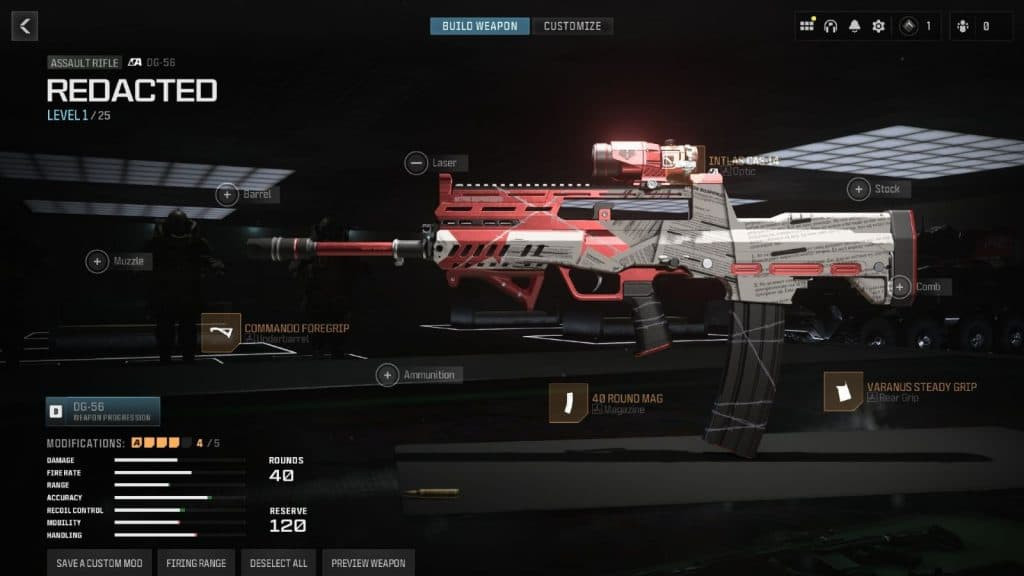Select the Commando Foregrip underbarrel slot
The image size is (1024, 576).
click(221, 333)
